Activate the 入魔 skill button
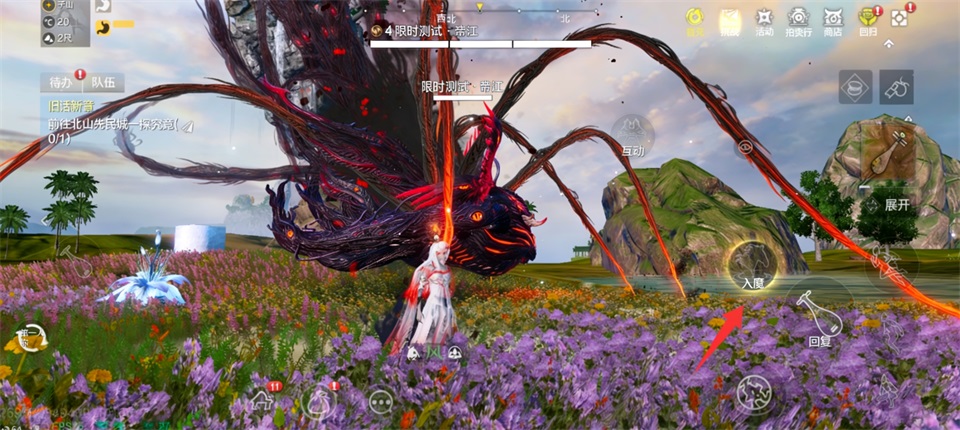 (752, 267)
